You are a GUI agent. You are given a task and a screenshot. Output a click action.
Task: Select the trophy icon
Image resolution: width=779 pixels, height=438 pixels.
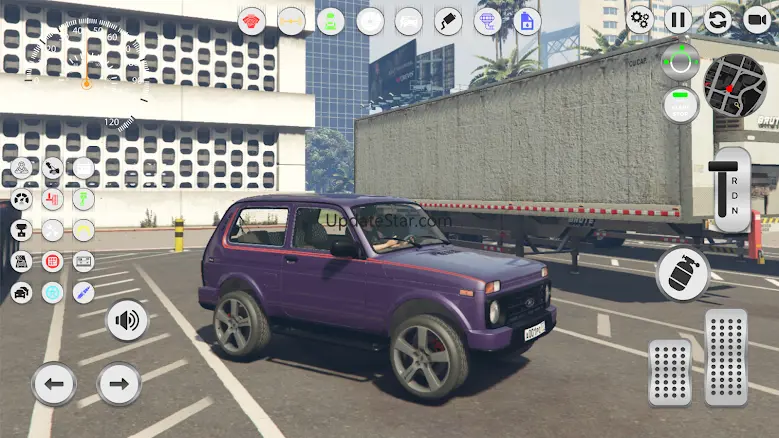coord(21,230)
